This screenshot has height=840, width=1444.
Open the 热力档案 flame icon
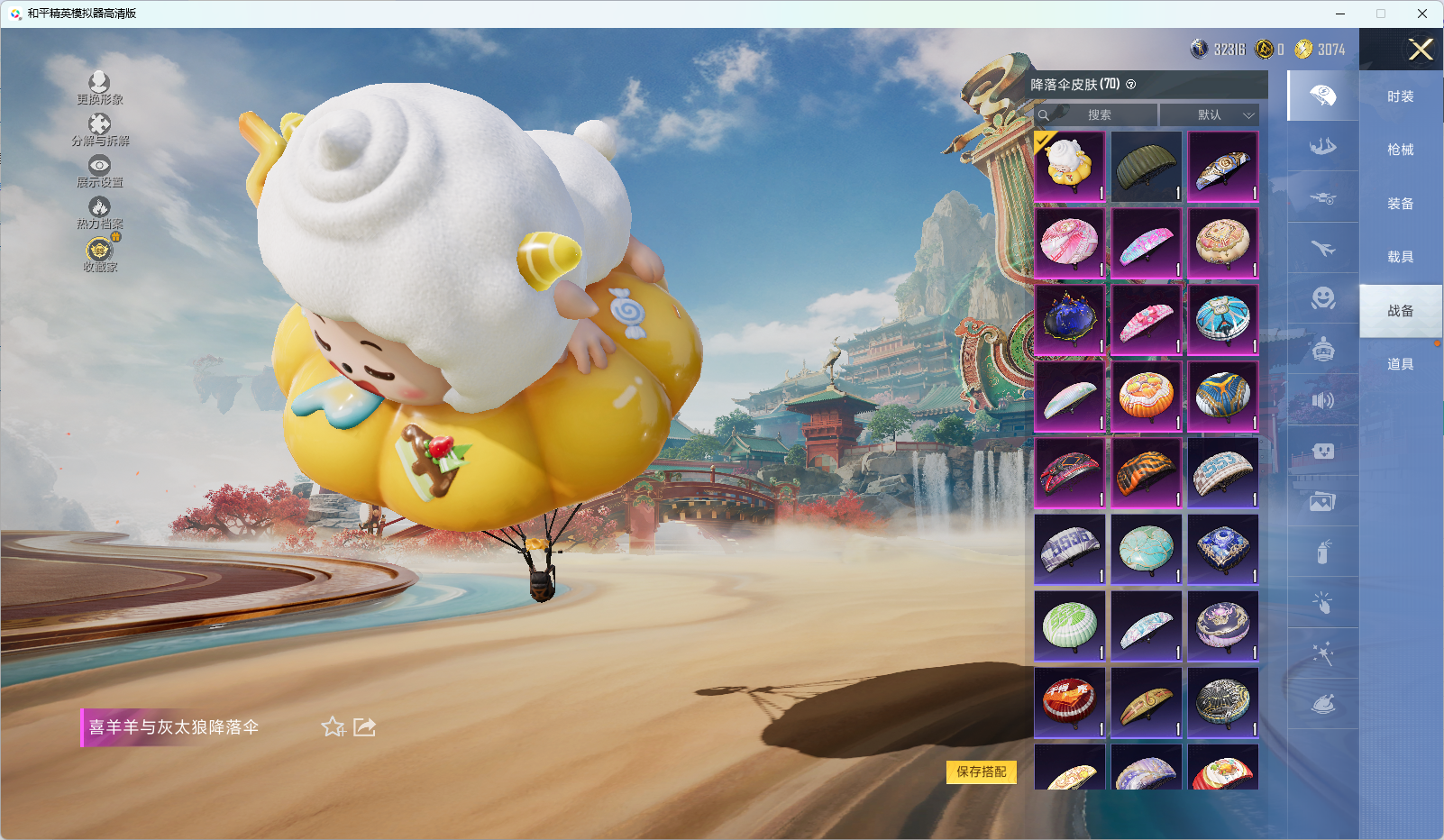click(99, 213)
